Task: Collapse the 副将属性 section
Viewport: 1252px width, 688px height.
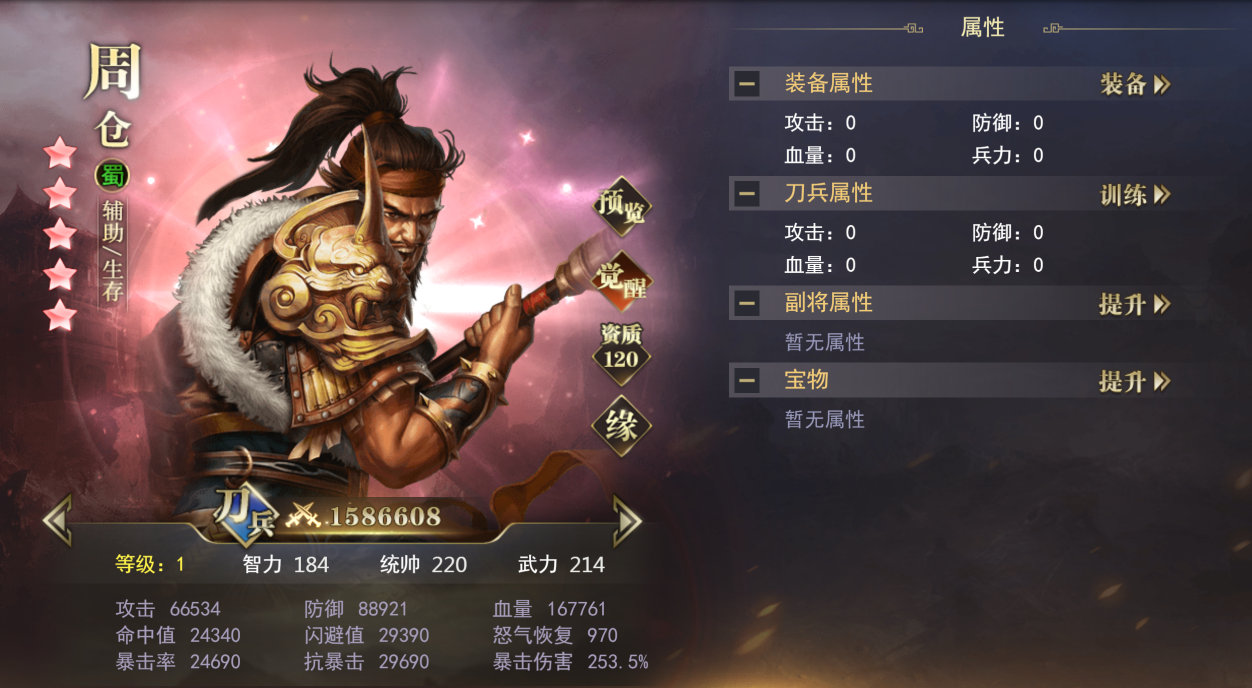Action: [746, 303]
